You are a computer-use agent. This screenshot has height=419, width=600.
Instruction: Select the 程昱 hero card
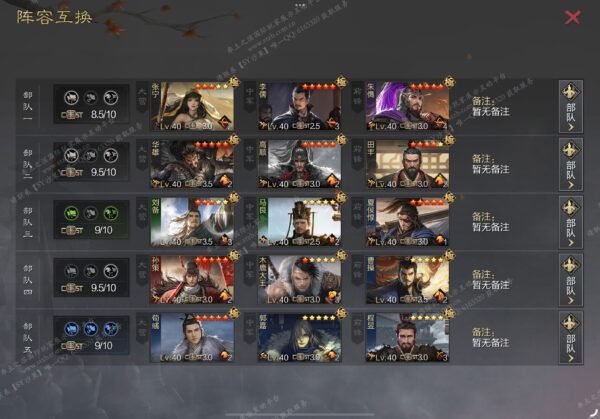407,337
